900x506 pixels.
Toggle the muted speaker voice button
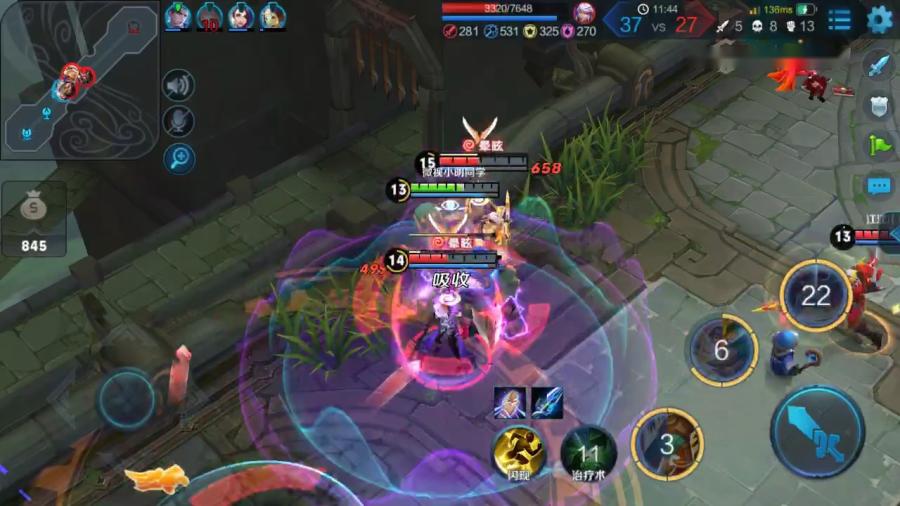178,86
